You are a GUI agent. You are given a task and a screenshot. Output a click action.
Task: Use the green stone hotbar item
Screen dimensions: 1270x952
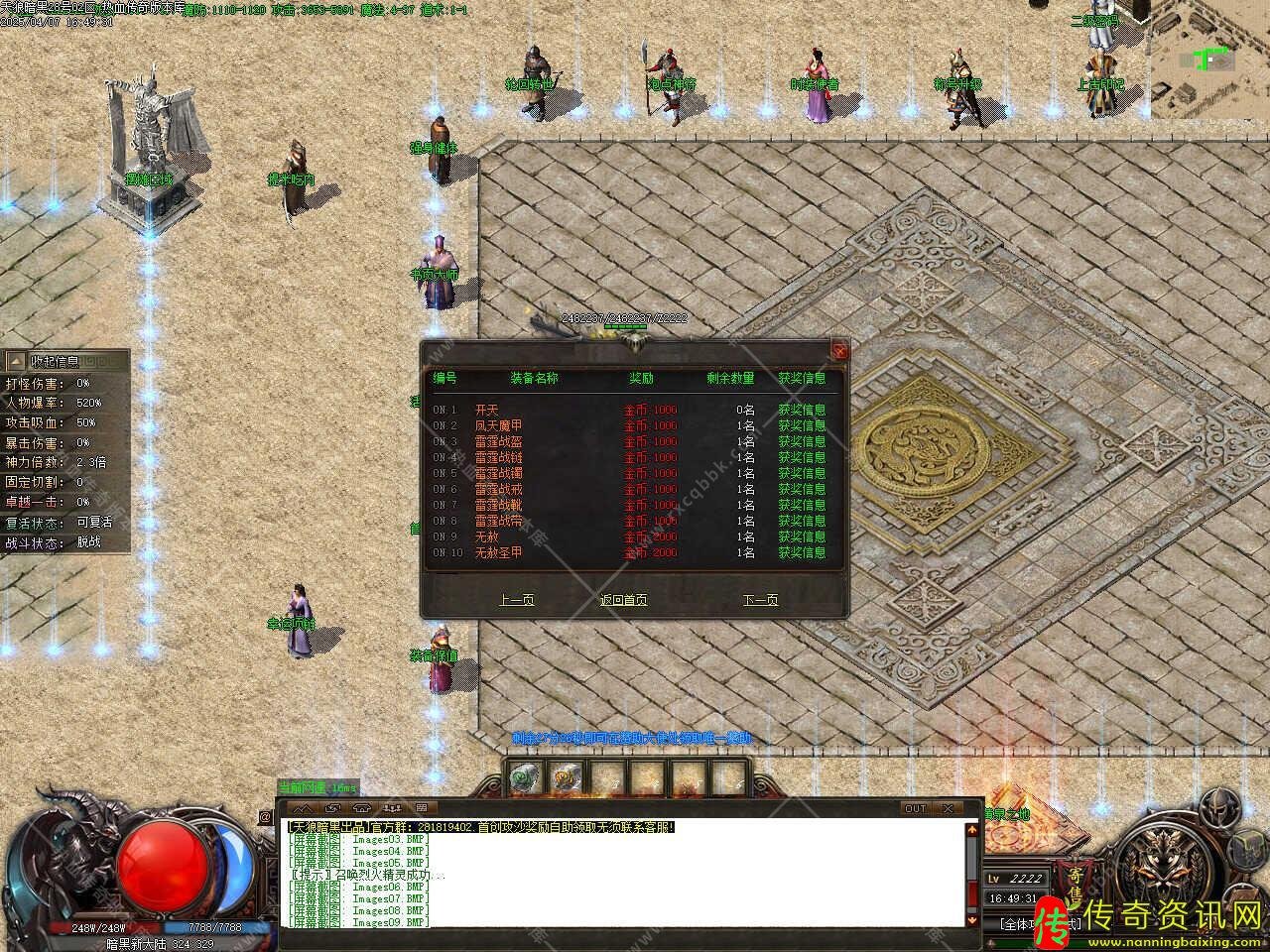(x=523, y=778)
